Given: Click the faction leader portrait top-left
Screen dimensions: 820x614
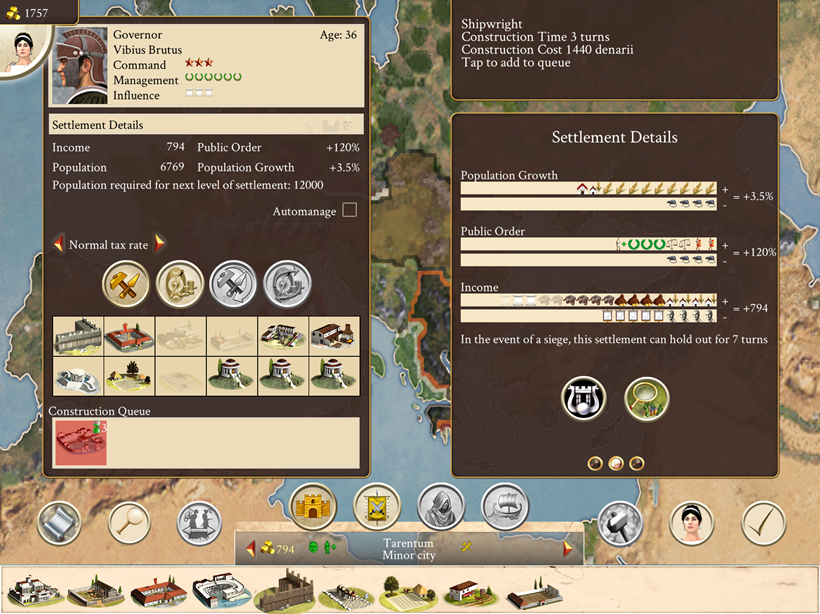Looking at the screenshot, I should [22, 50].
